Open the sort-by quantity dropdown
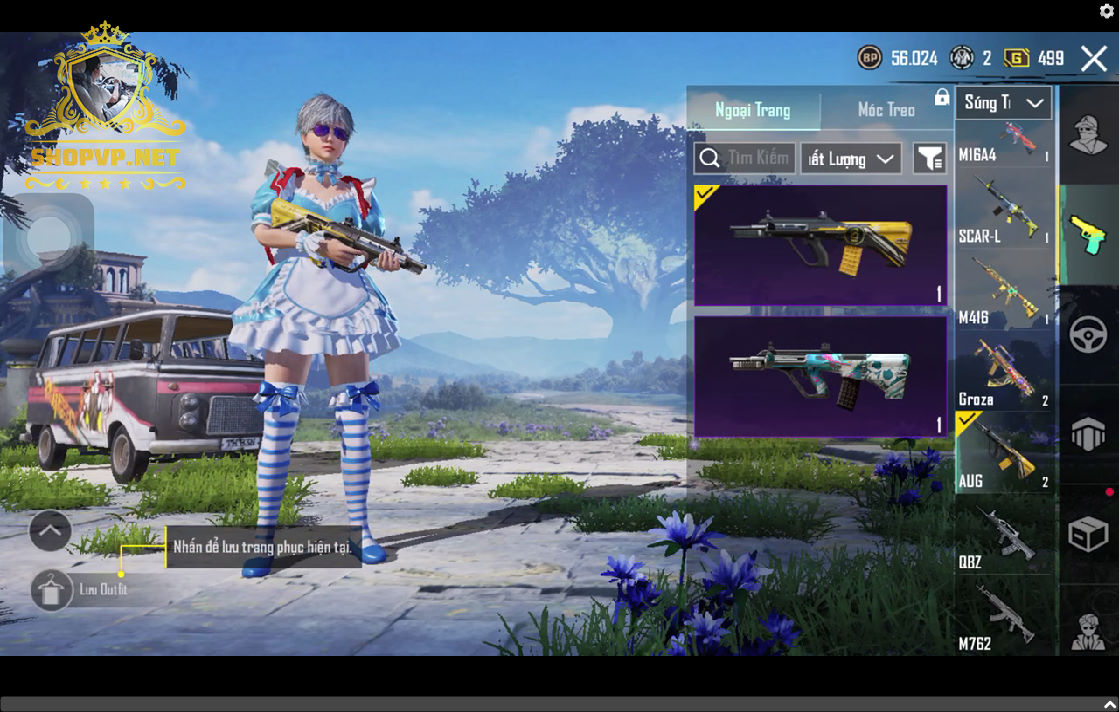This screenshot has width=1119, height=712. click(851, 159)
